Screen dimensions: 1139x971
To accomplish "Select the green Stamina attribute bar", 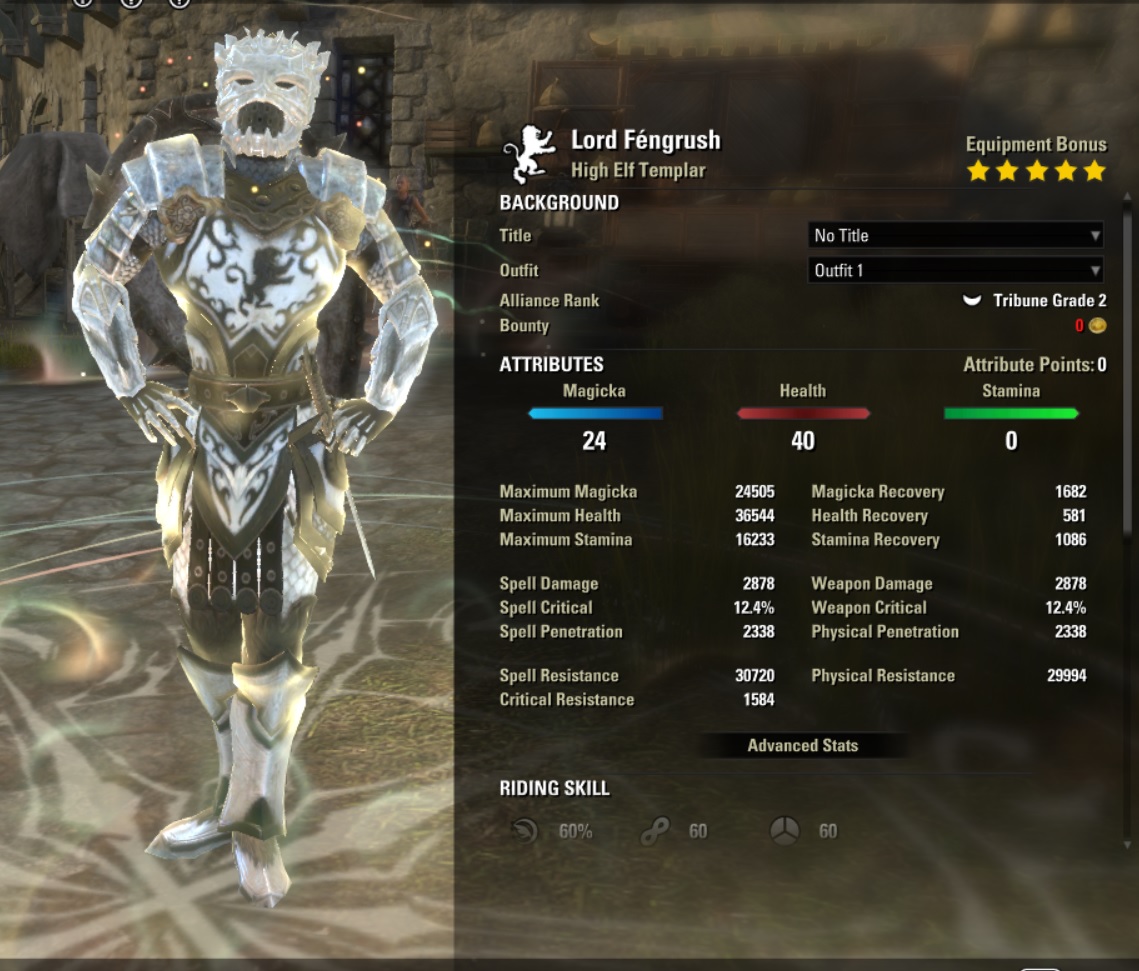I will click(x=1011, y=413).
